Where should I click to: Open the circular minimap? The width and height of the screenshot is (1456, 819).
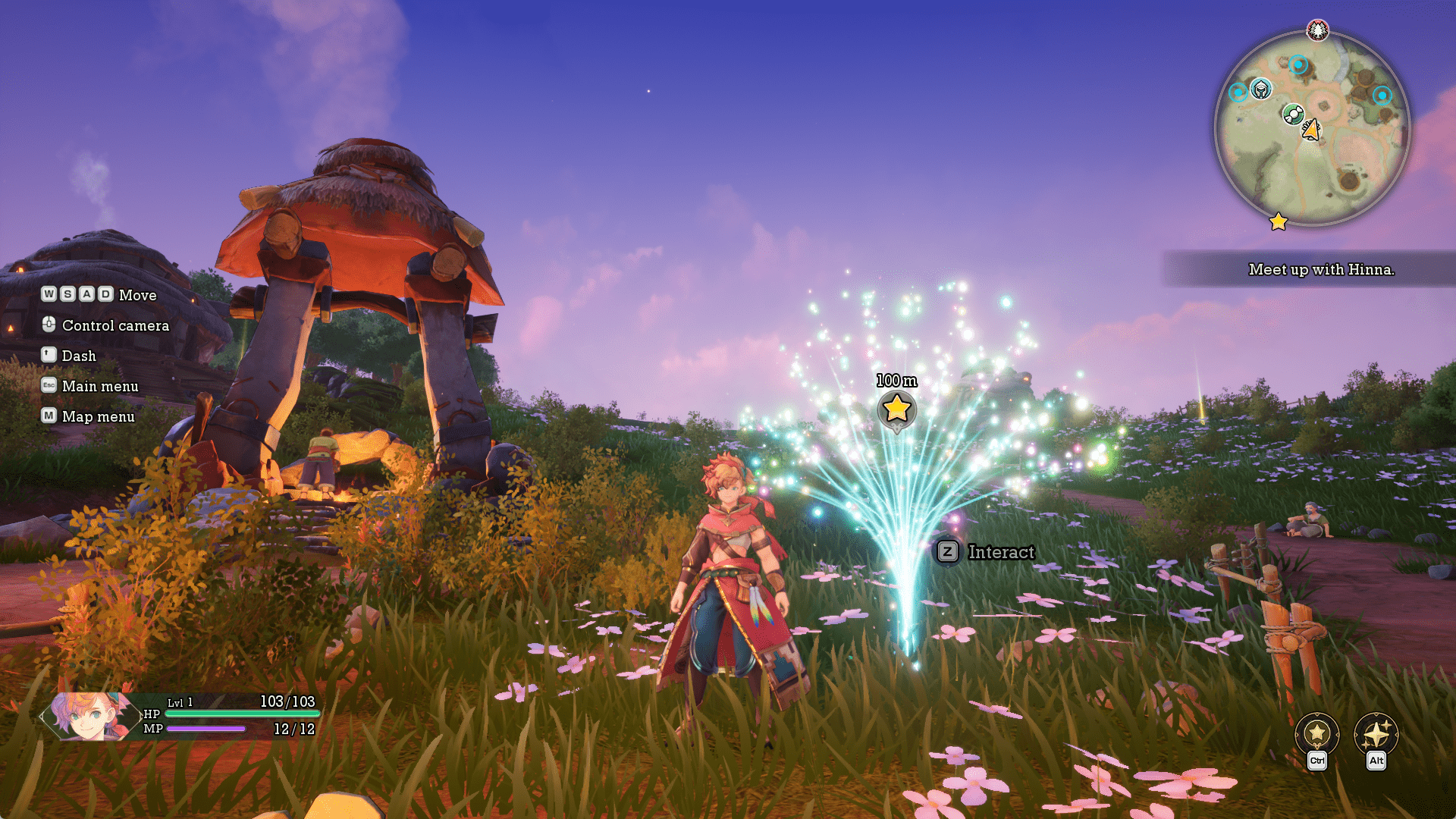tap(1312, 129)
